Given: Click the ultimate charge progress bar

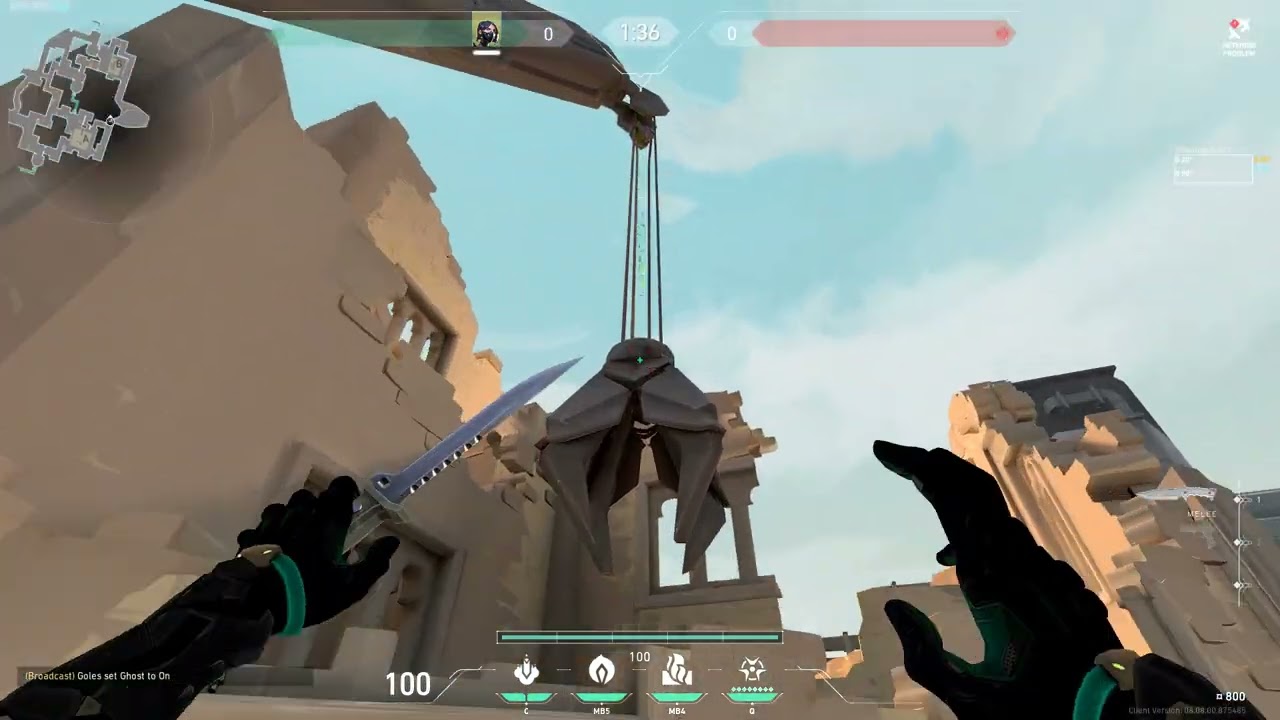Looking at the screenshot, I should point(639,636).
